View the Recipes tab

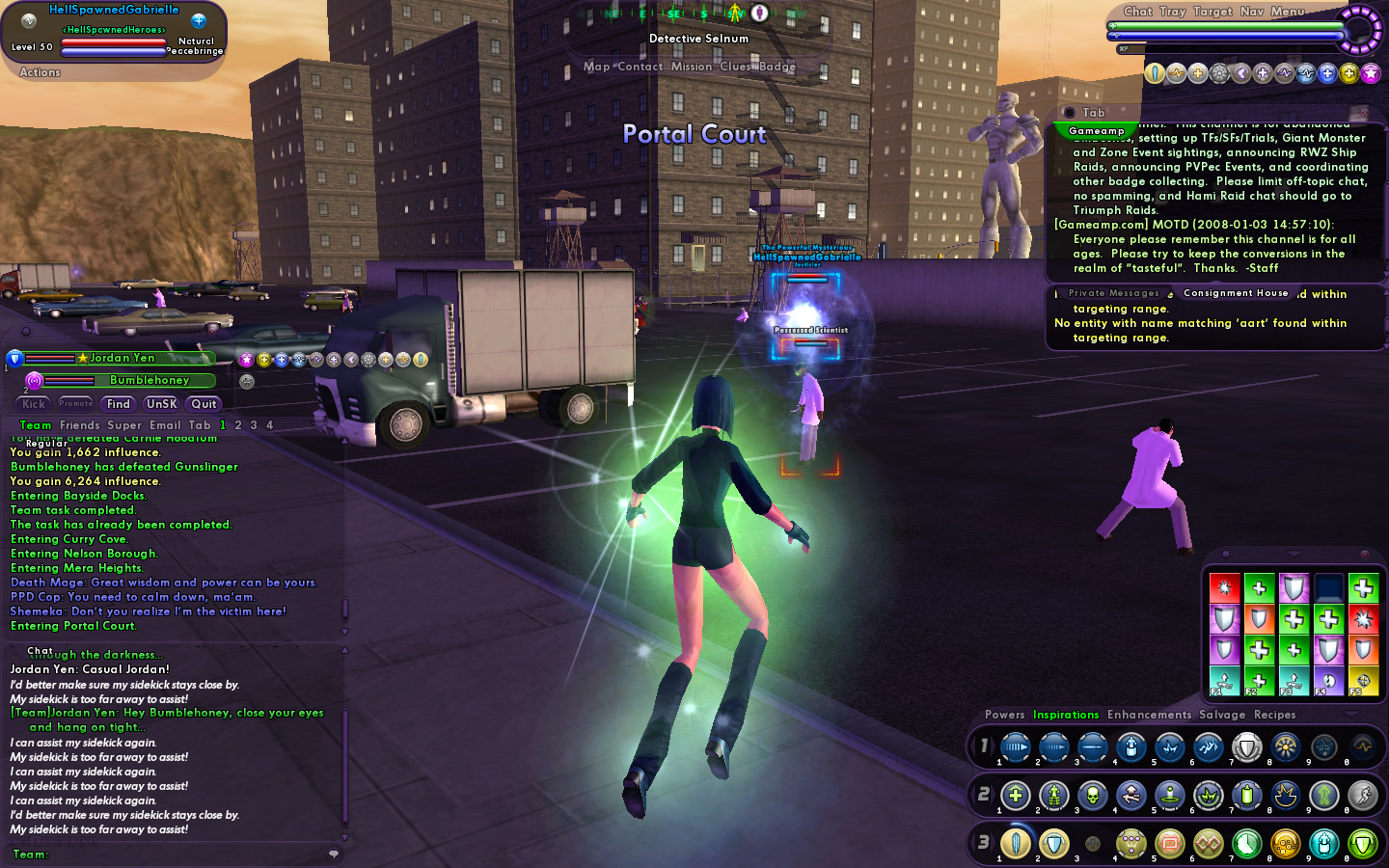point(1274,715)
